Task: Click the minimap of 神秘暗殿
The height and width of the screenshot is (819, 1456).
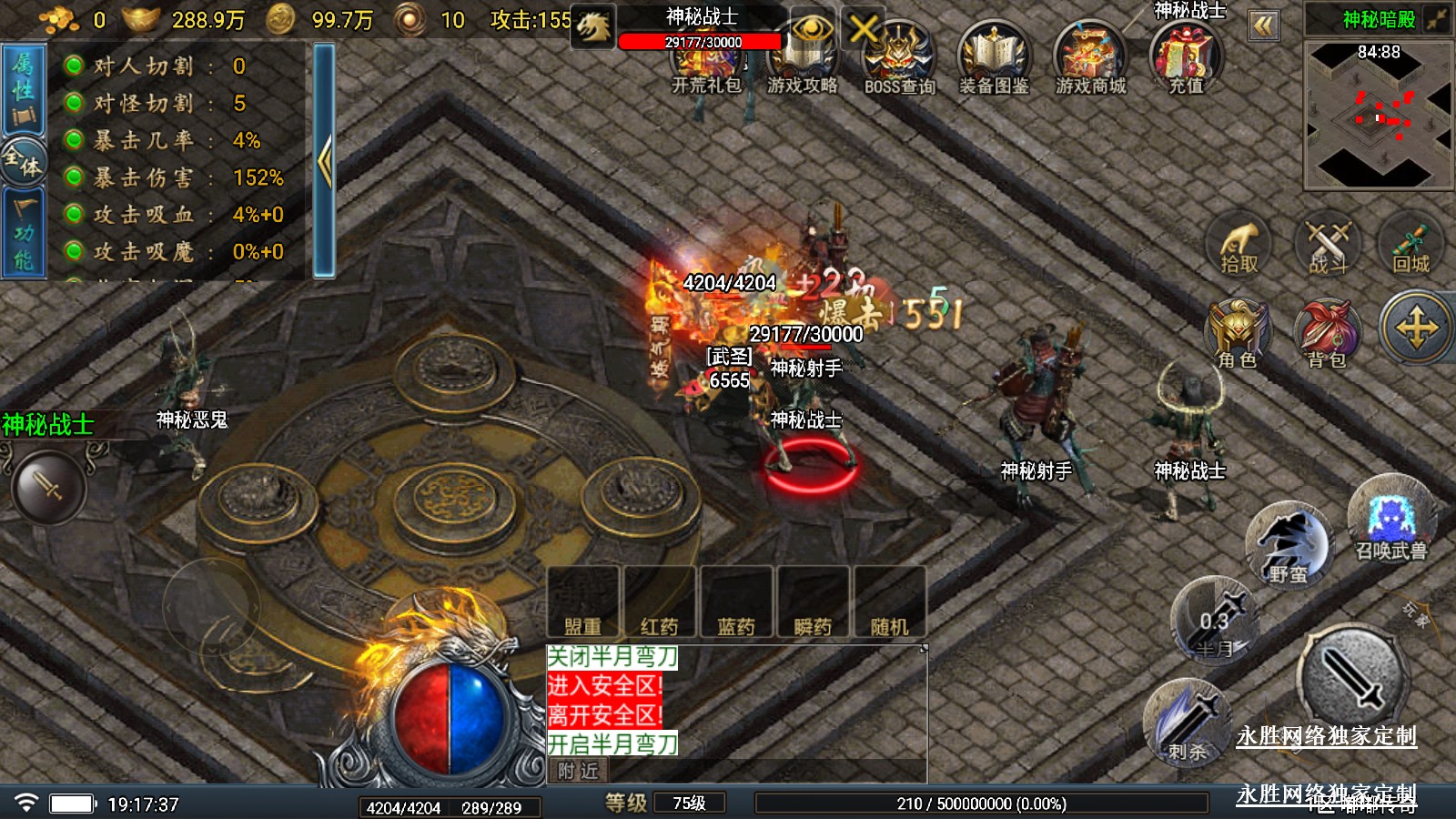Action: point(1378,114)
